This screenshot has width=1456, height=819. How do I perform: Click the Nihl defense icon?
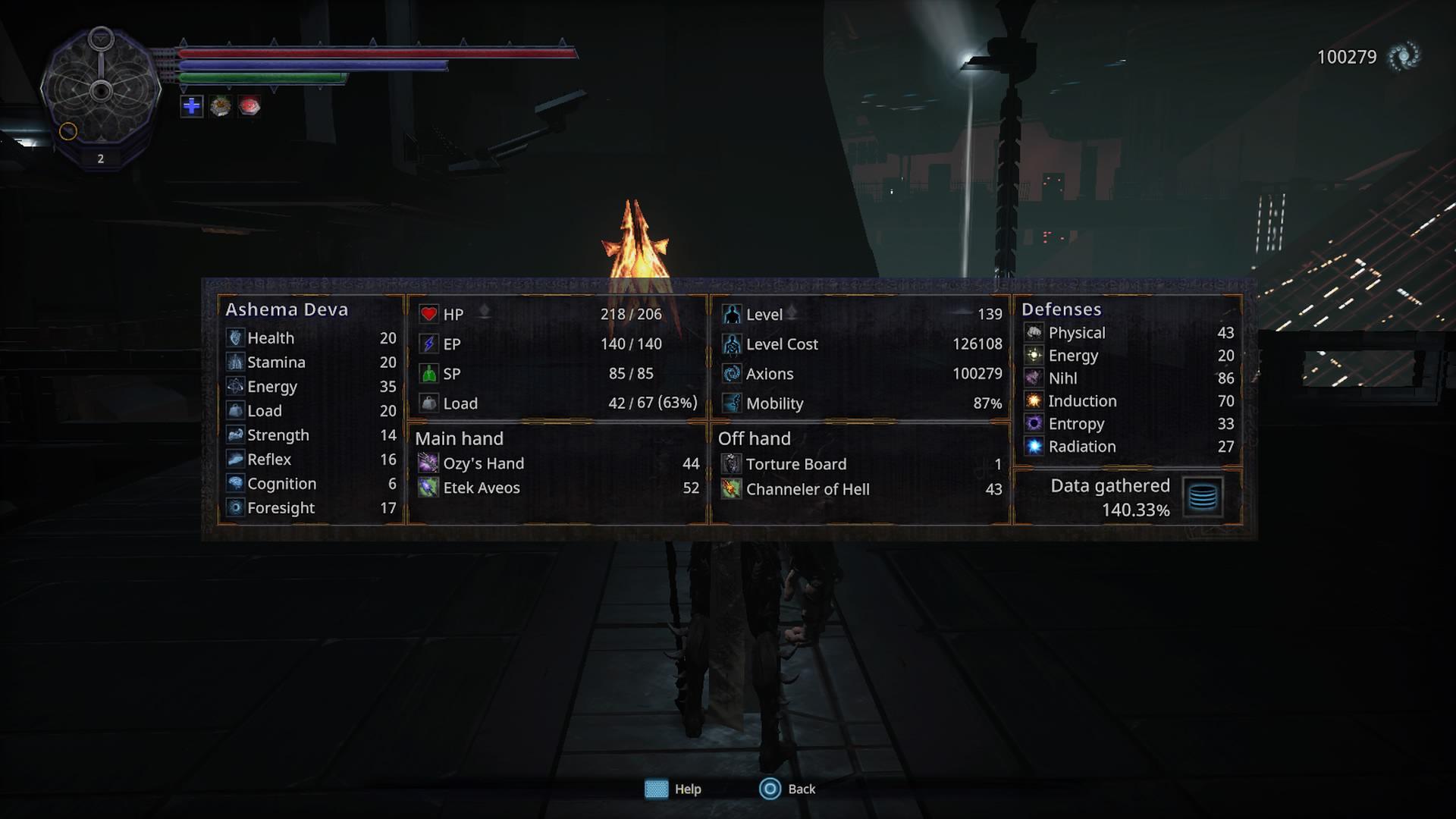1034,378
